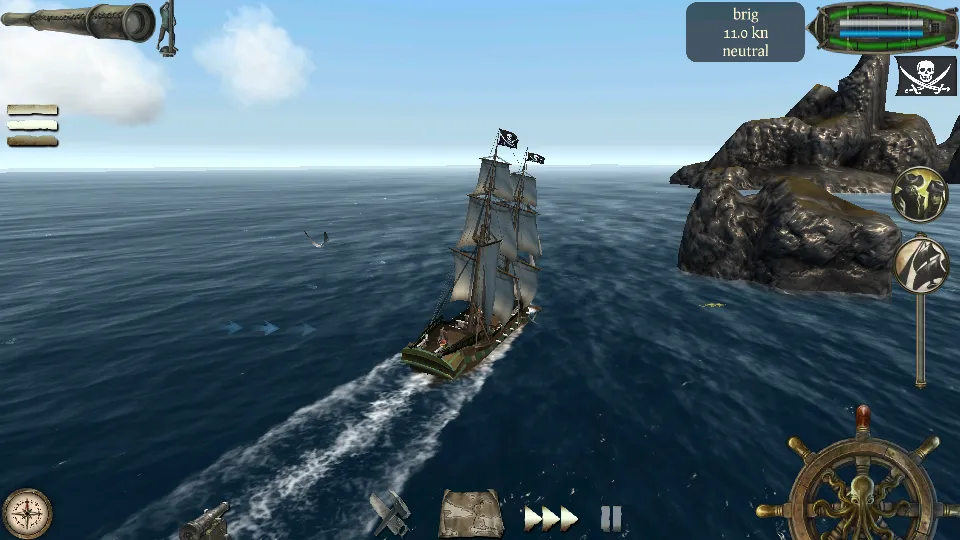Image resolution: width=960 pixels, height=540 pixels.
Task: Open the parchment world map
Action: [470, 514]
